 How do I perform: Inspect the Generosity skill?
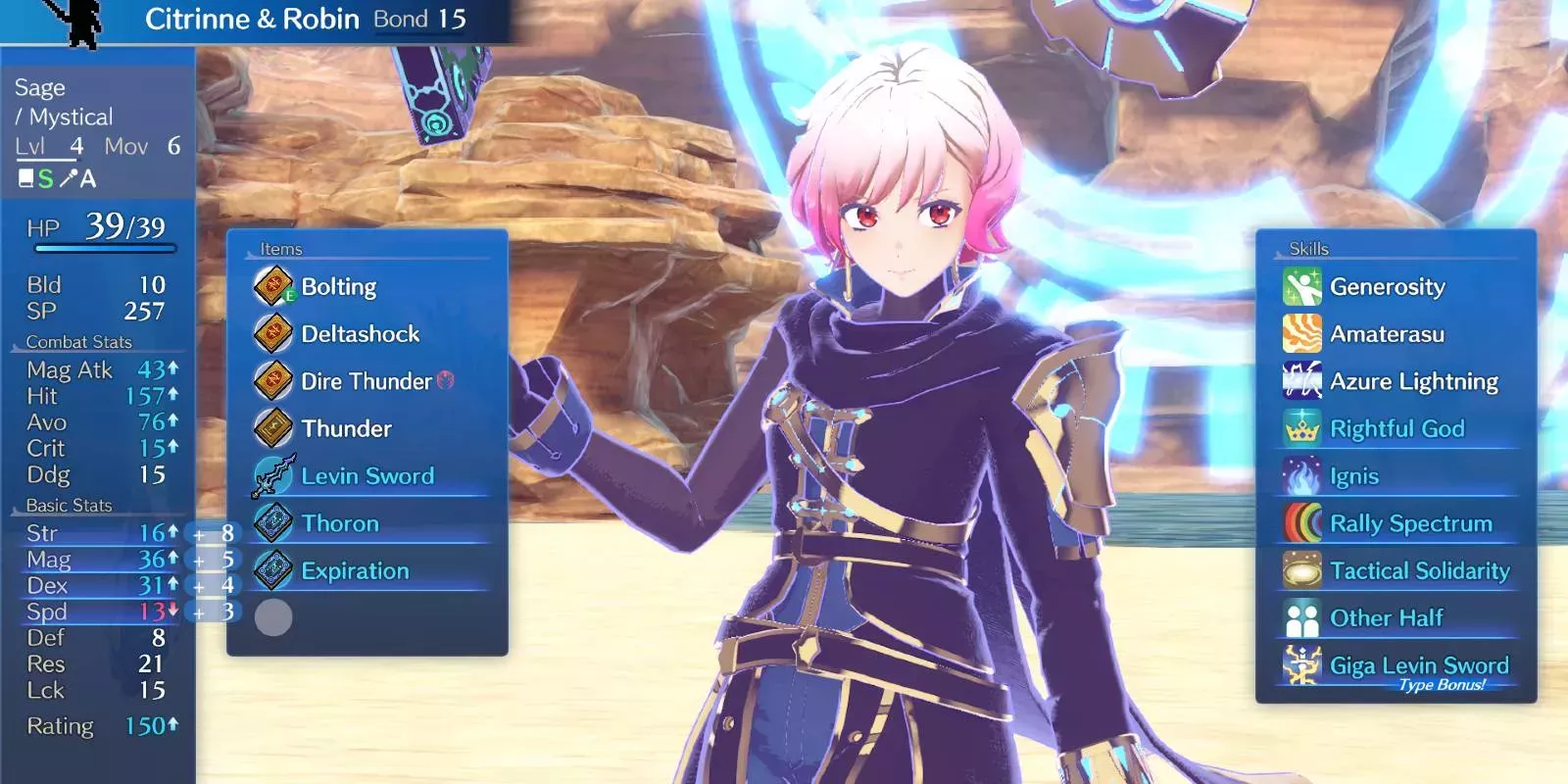pos(1387,287)
